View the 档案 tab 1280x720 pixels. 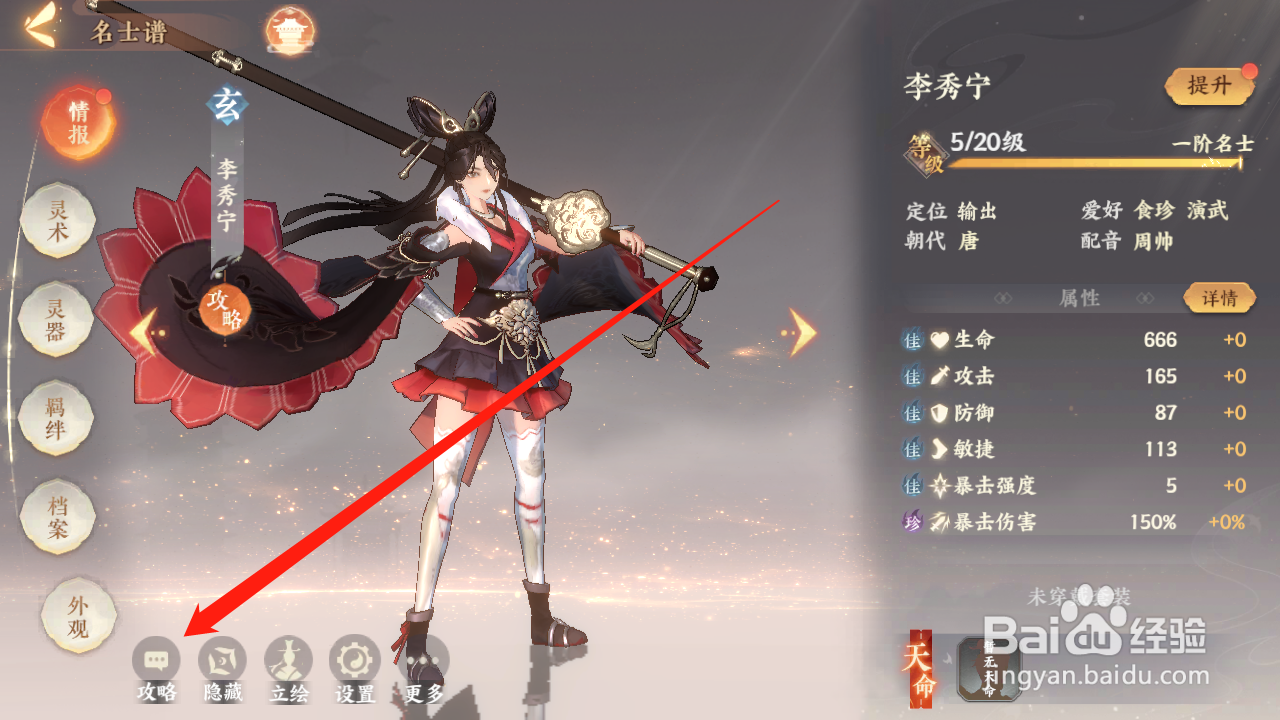58,517
